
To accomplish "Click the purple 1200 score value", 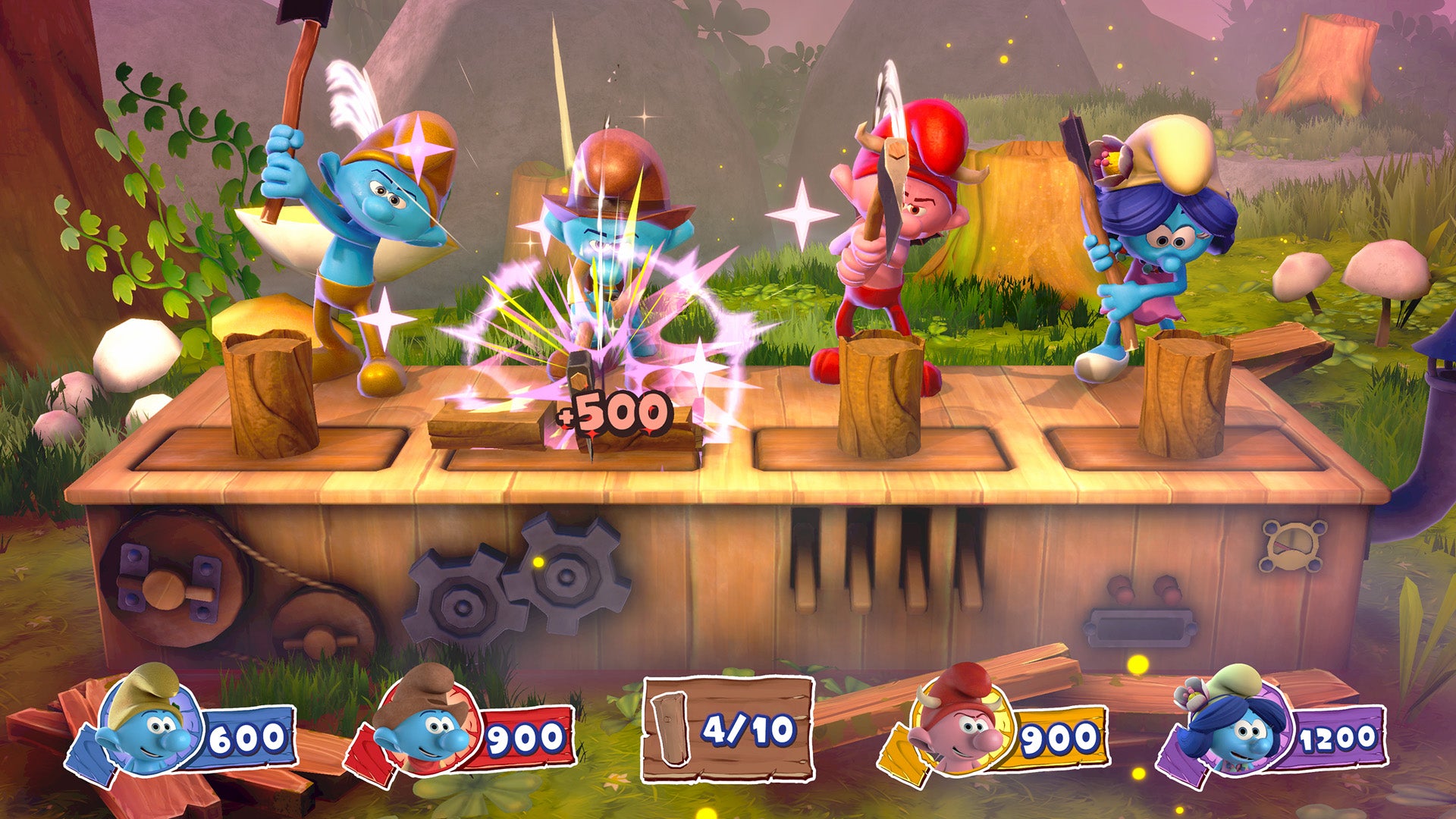I will pos(1338,736).
